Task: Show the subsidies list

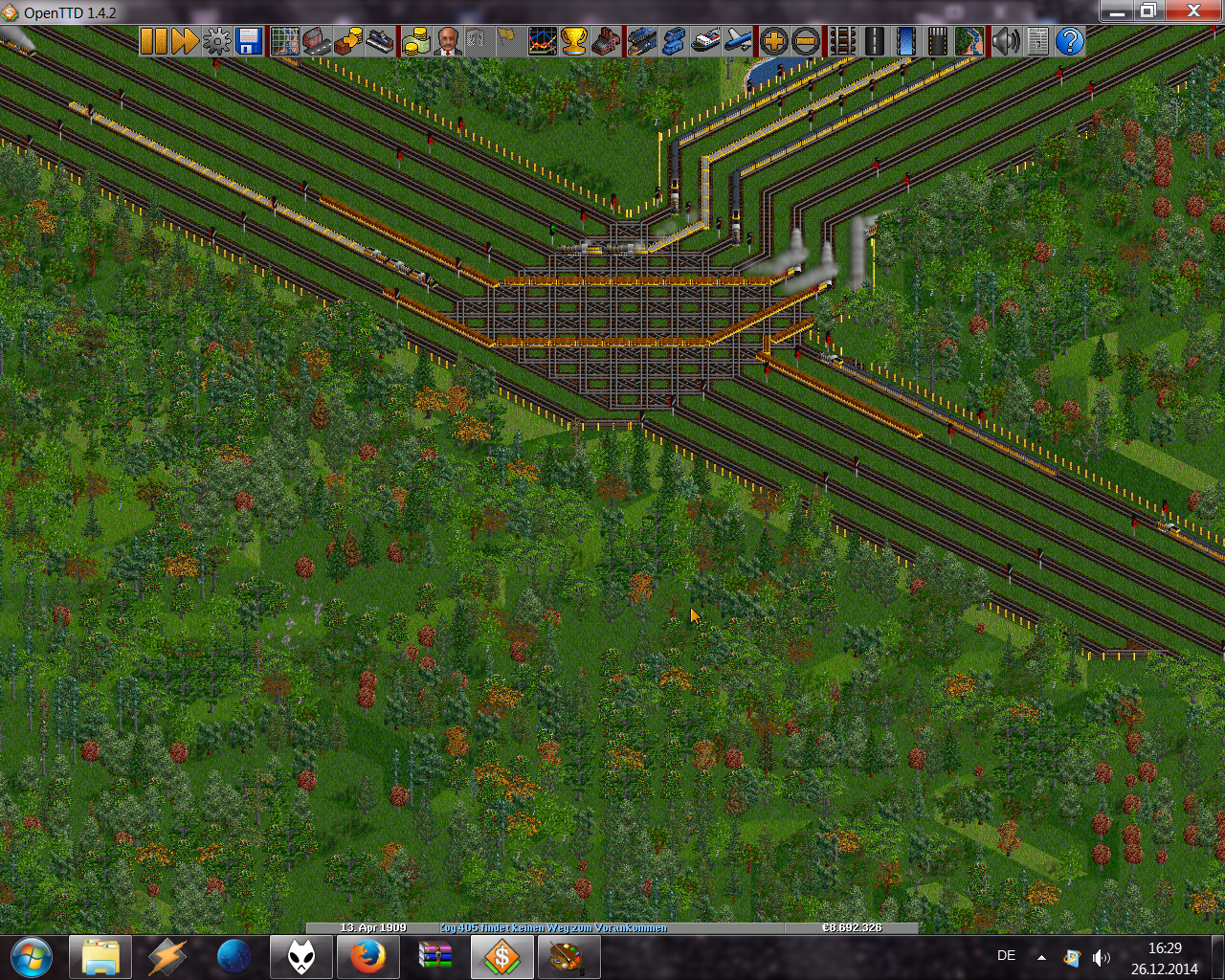Action: click(x=347, y=41)
